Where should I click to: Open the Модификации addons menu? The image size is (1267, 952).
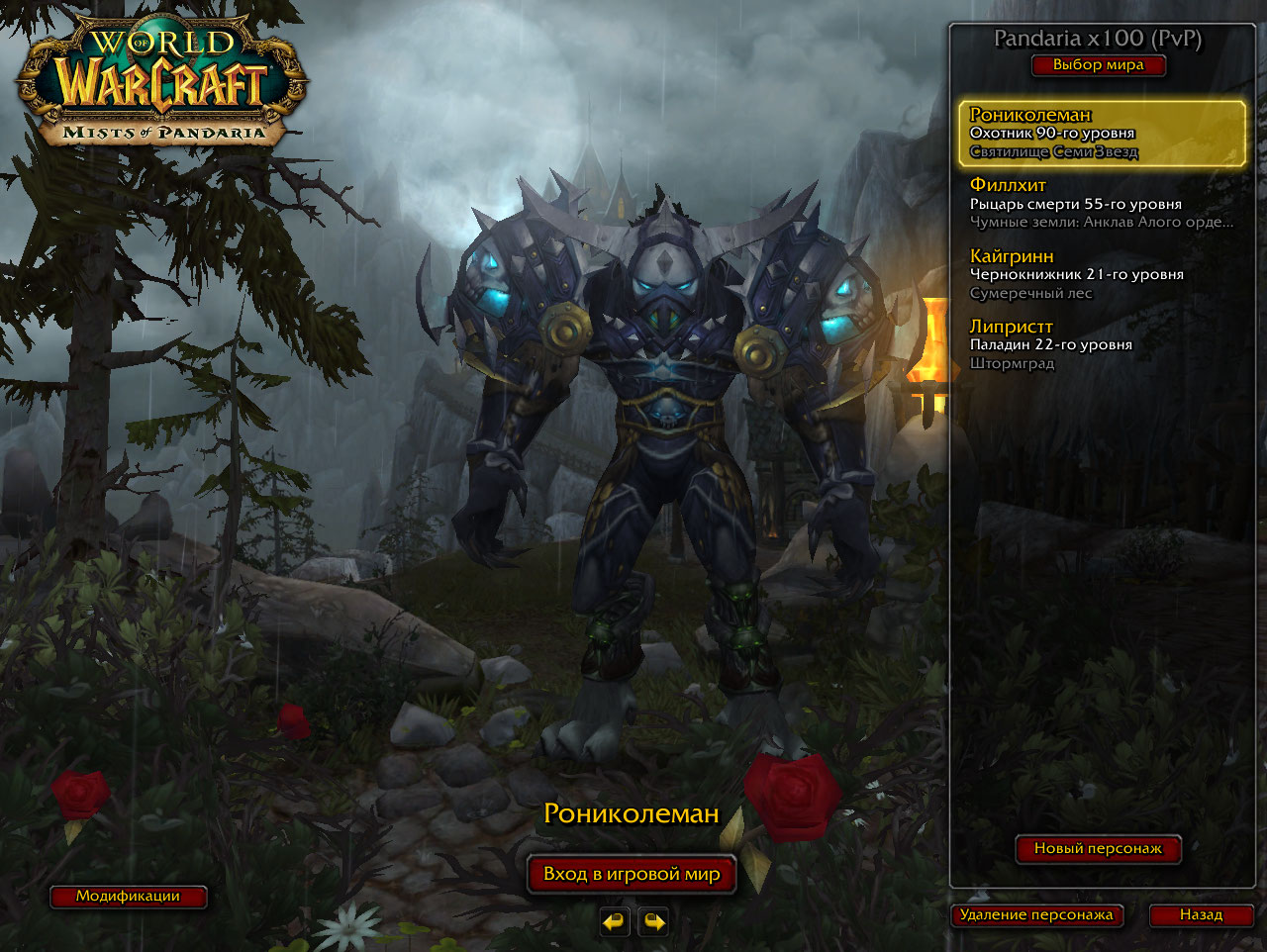128,897
